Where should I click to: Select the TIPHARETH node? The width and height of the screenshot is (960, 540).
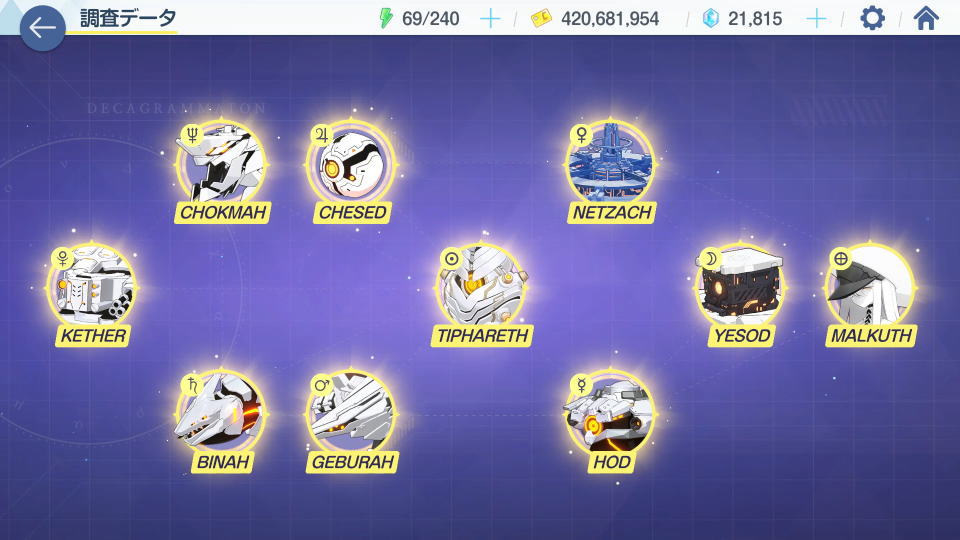(x=481, y=287)
